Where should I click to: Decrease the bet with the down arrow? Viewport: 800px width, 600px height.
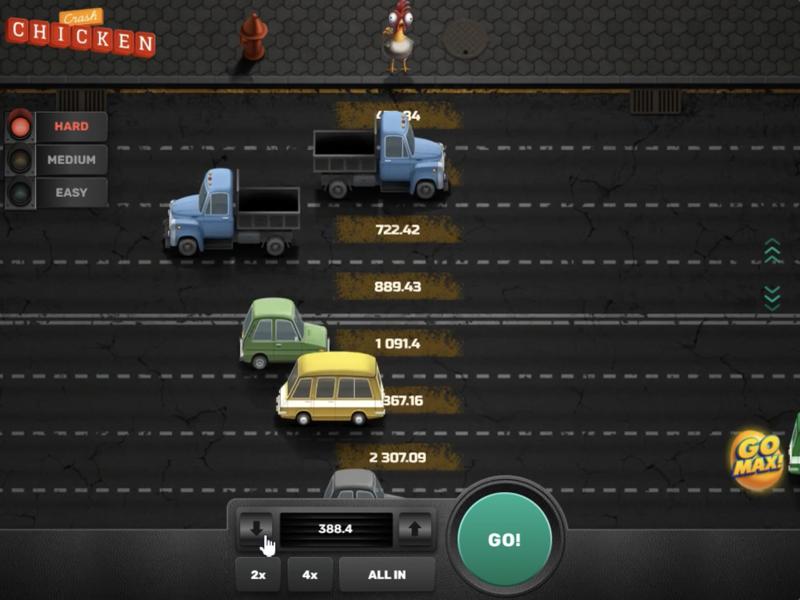(x=255, y=529)
